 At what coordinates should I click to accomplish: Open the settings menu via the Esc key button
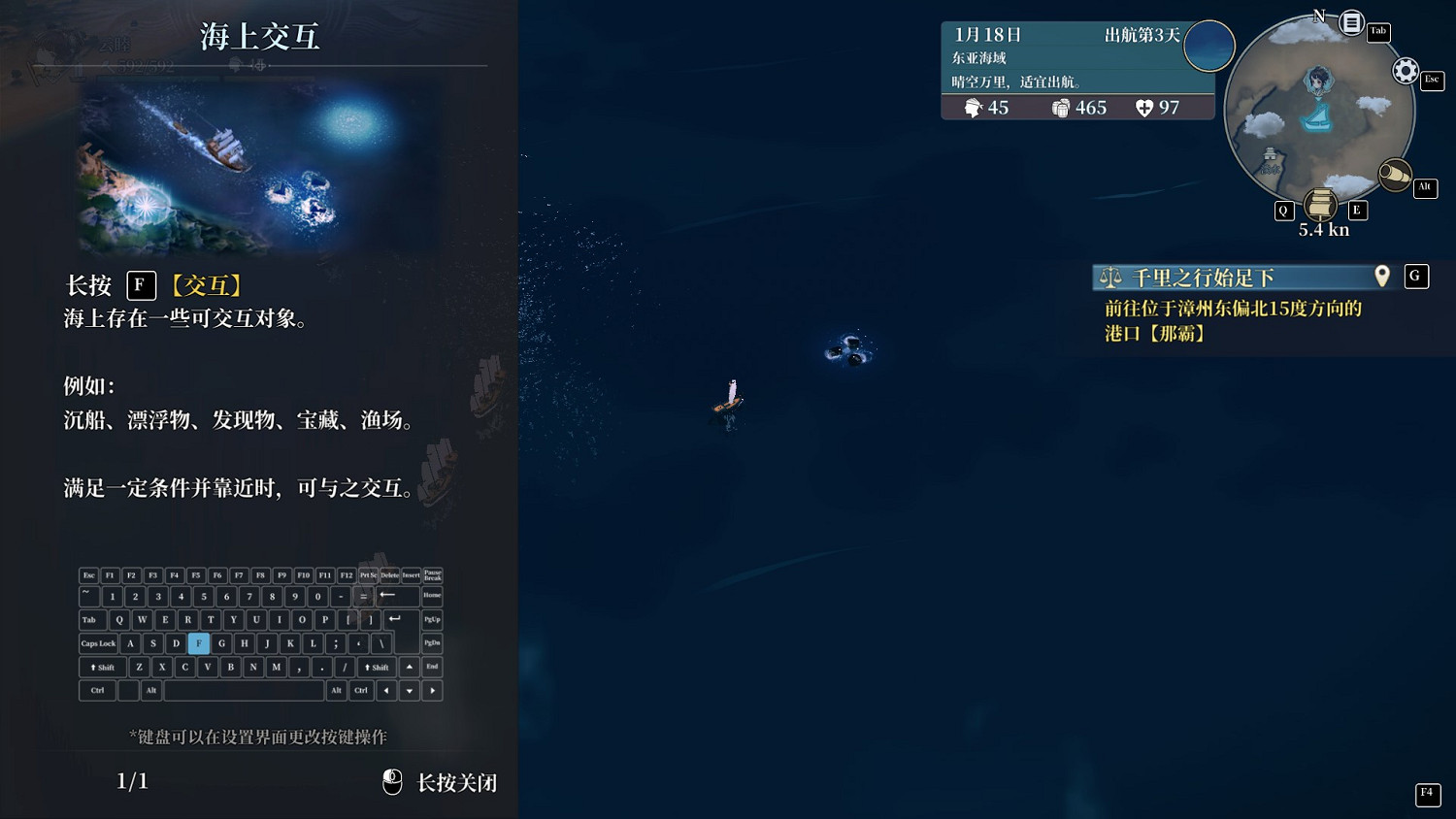coord(1433,81)
